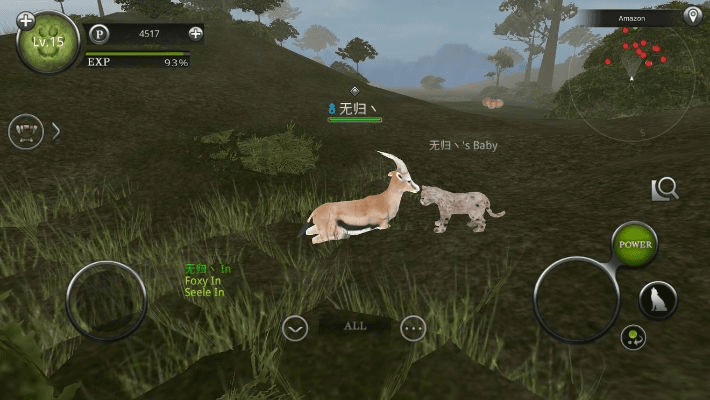
Task: Open the Amazon location label
Action: click(632, 18)
